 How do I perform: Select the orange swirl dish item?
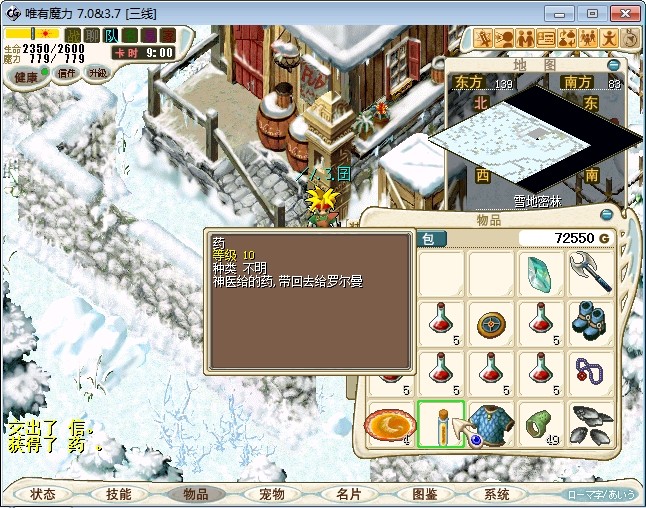coord(390,422)
